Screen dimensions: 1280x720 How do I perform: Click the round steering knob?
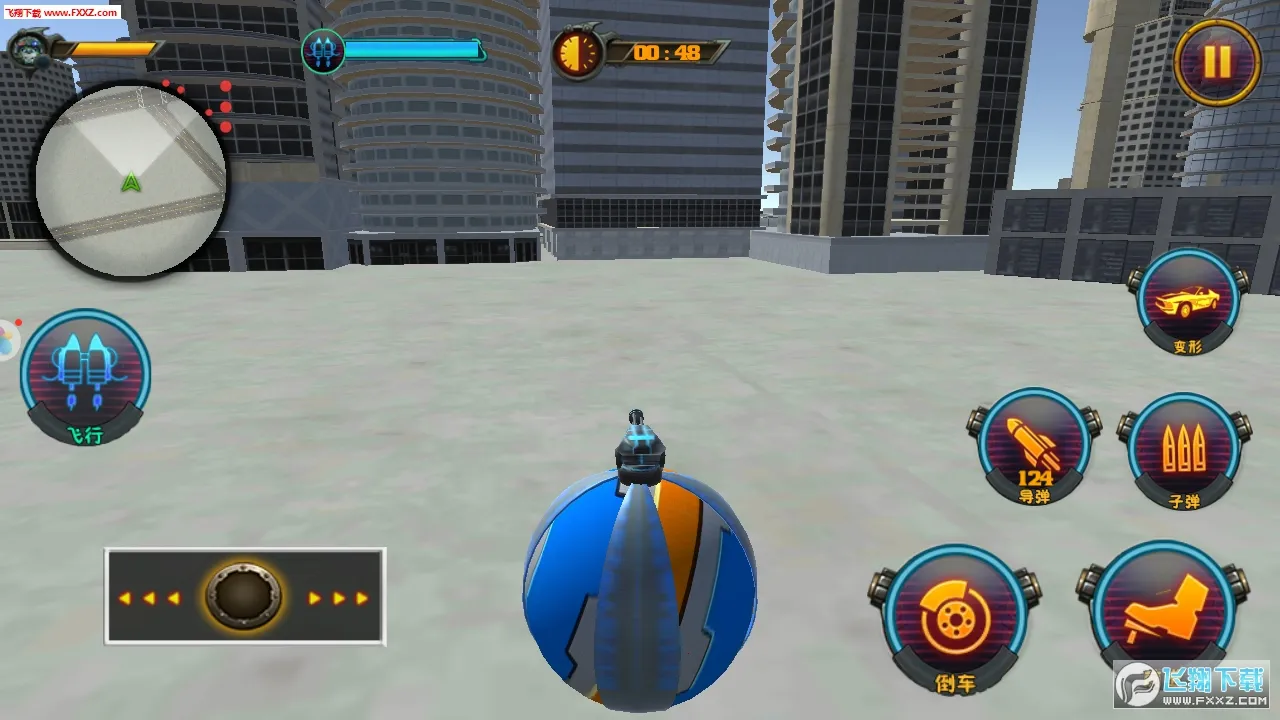pyautogui.click(x=244, y=597)
